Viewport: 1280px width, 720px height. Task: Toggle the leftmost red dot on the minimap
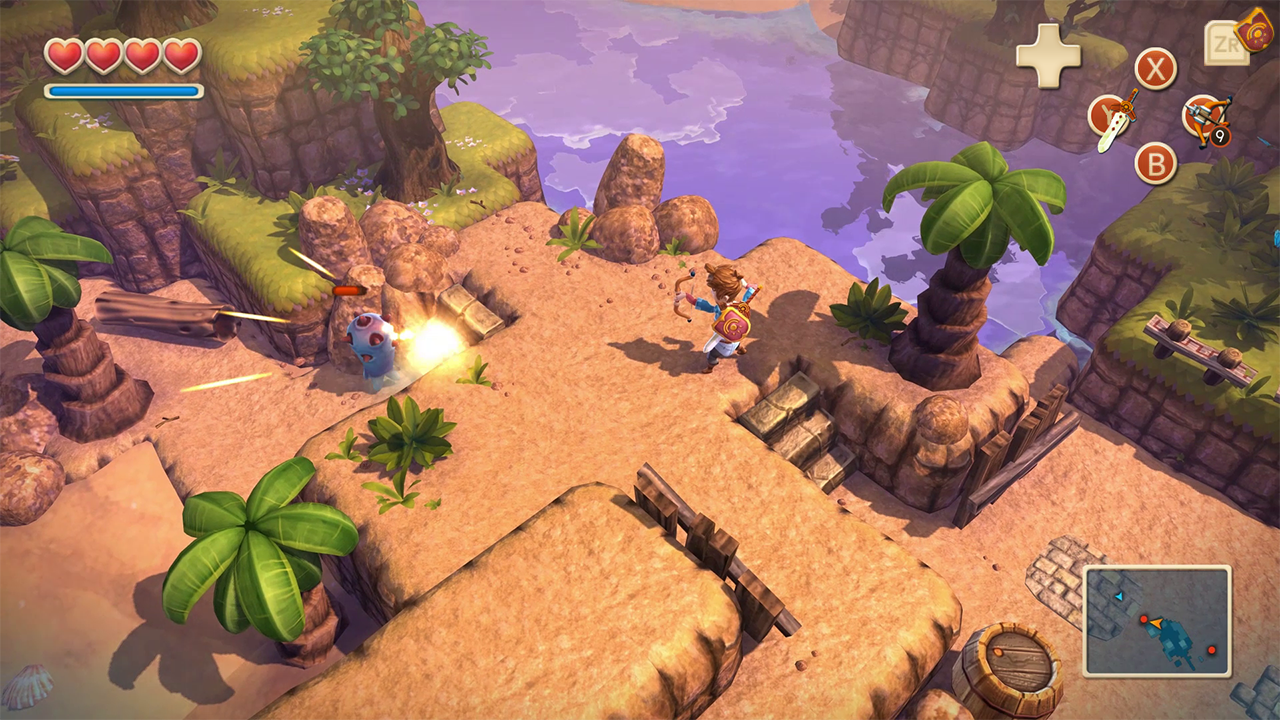tap(1144, 618)
